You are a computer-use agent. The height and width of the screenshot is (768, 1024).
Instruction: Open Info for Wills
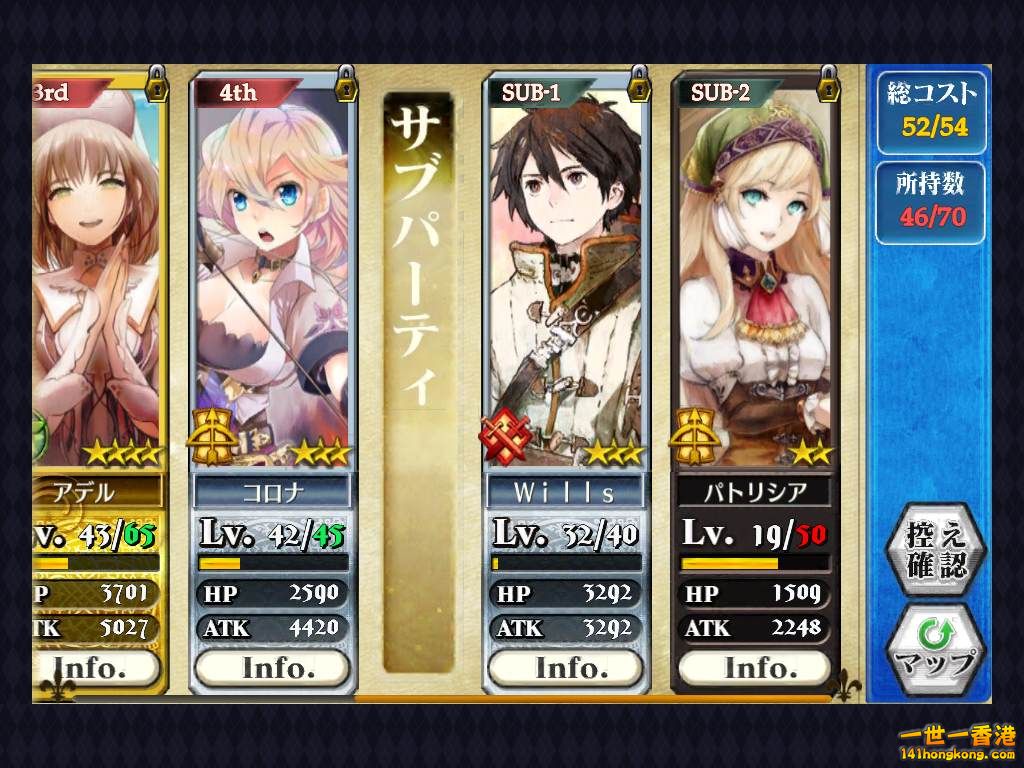565,667
